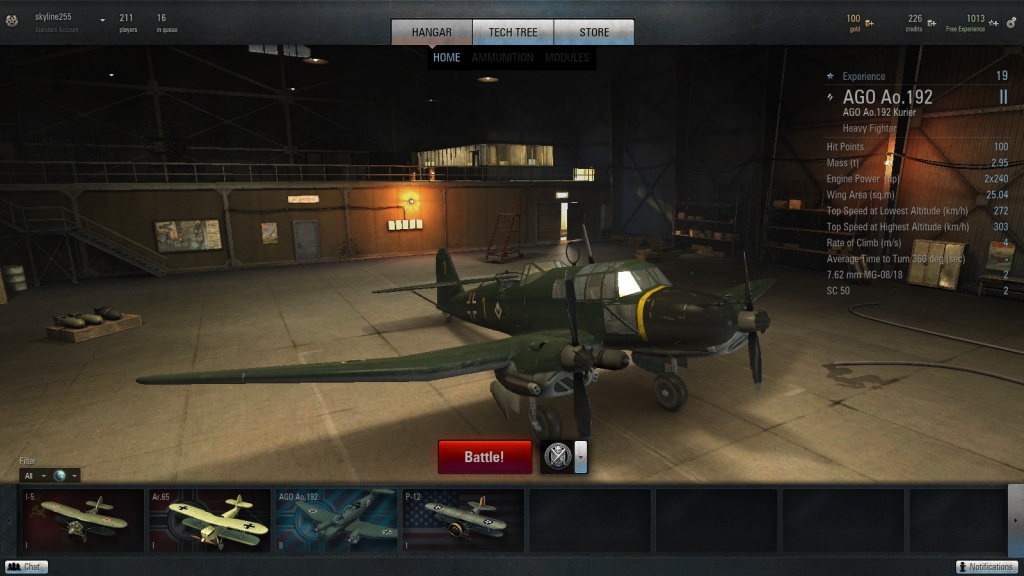
Task: Open the All aircraft filter dropdown
Action: pyautogui.click(x=35, y=475)
